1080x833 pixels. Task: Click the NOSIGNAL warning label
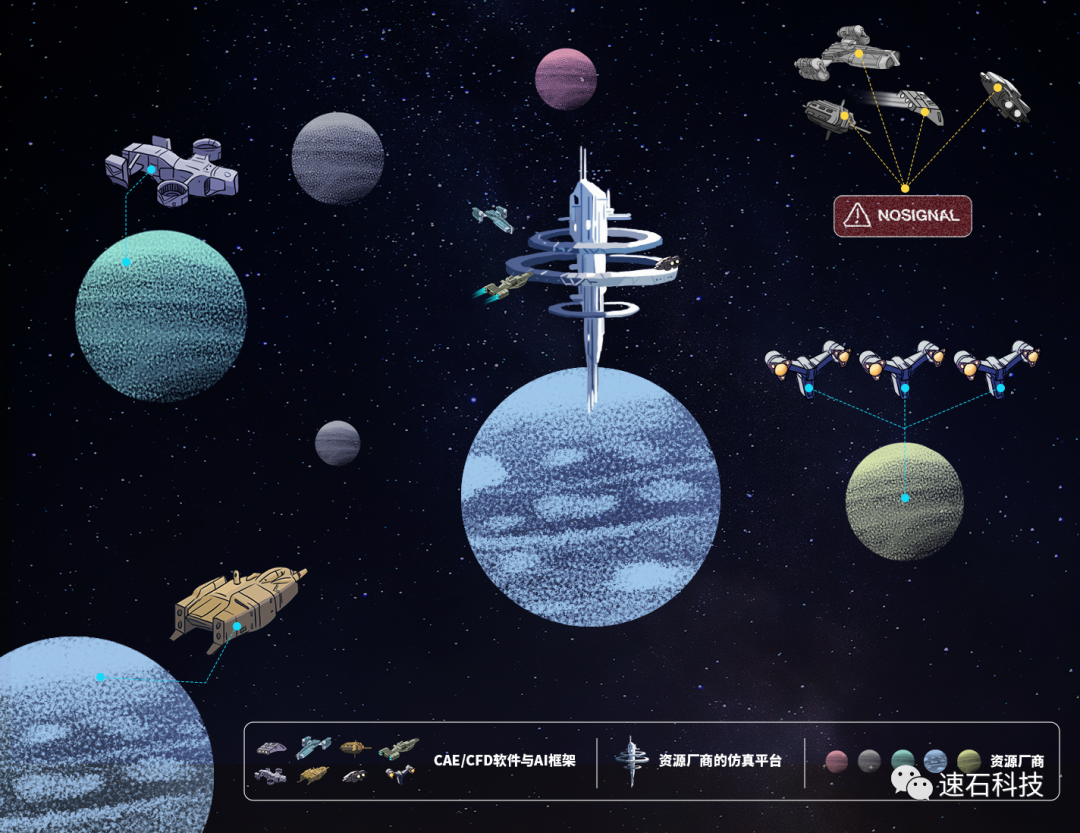click(903, 215)
